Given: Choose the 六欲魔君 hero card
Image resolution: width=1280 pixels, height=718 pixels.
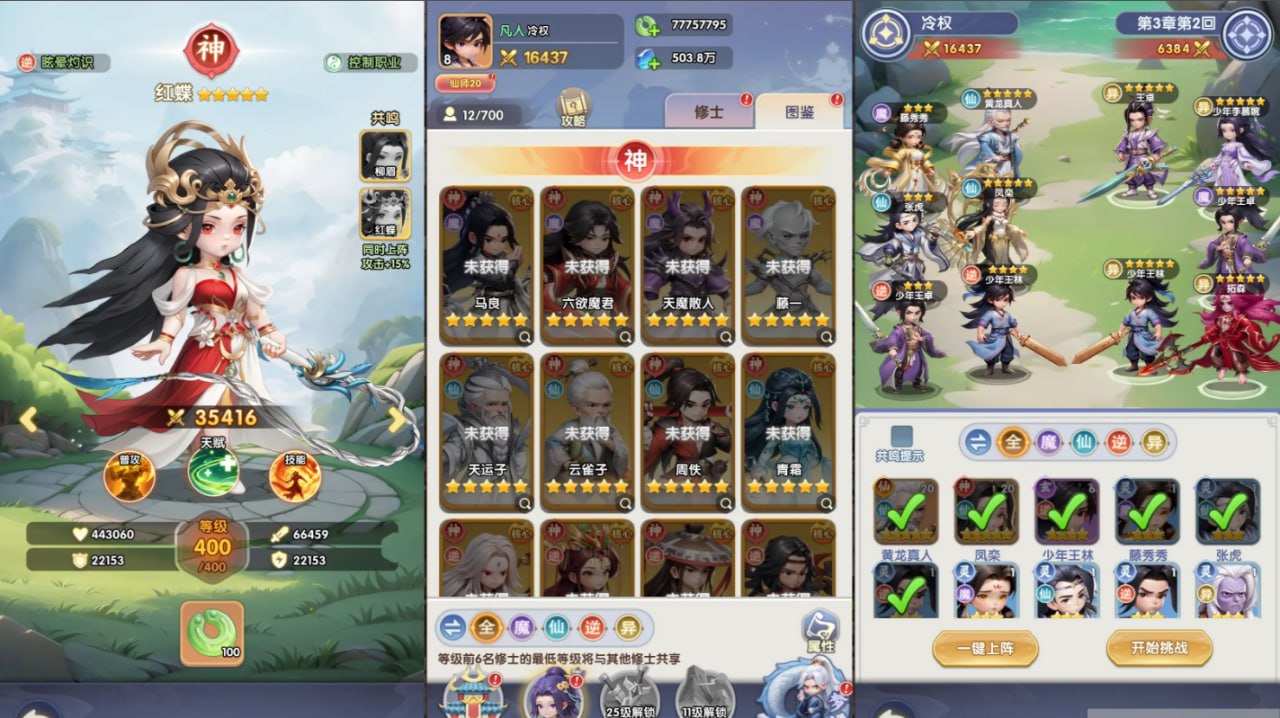Looking at the screenshot, I should [587, 265].
